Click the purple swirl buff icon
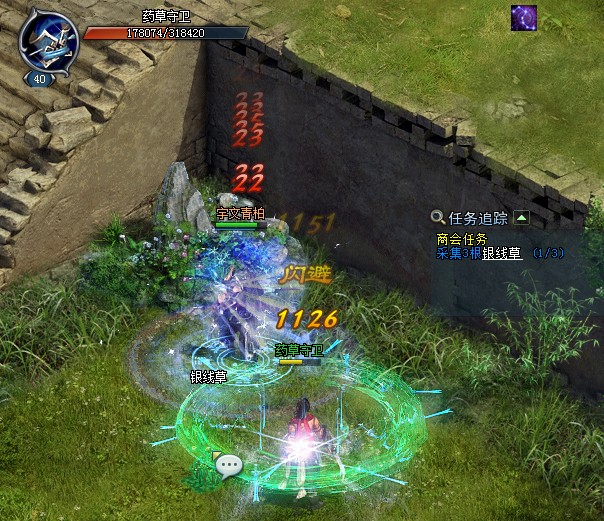Image resolution: width=604 pixels, height=521 pixels. tap(524, 18)
